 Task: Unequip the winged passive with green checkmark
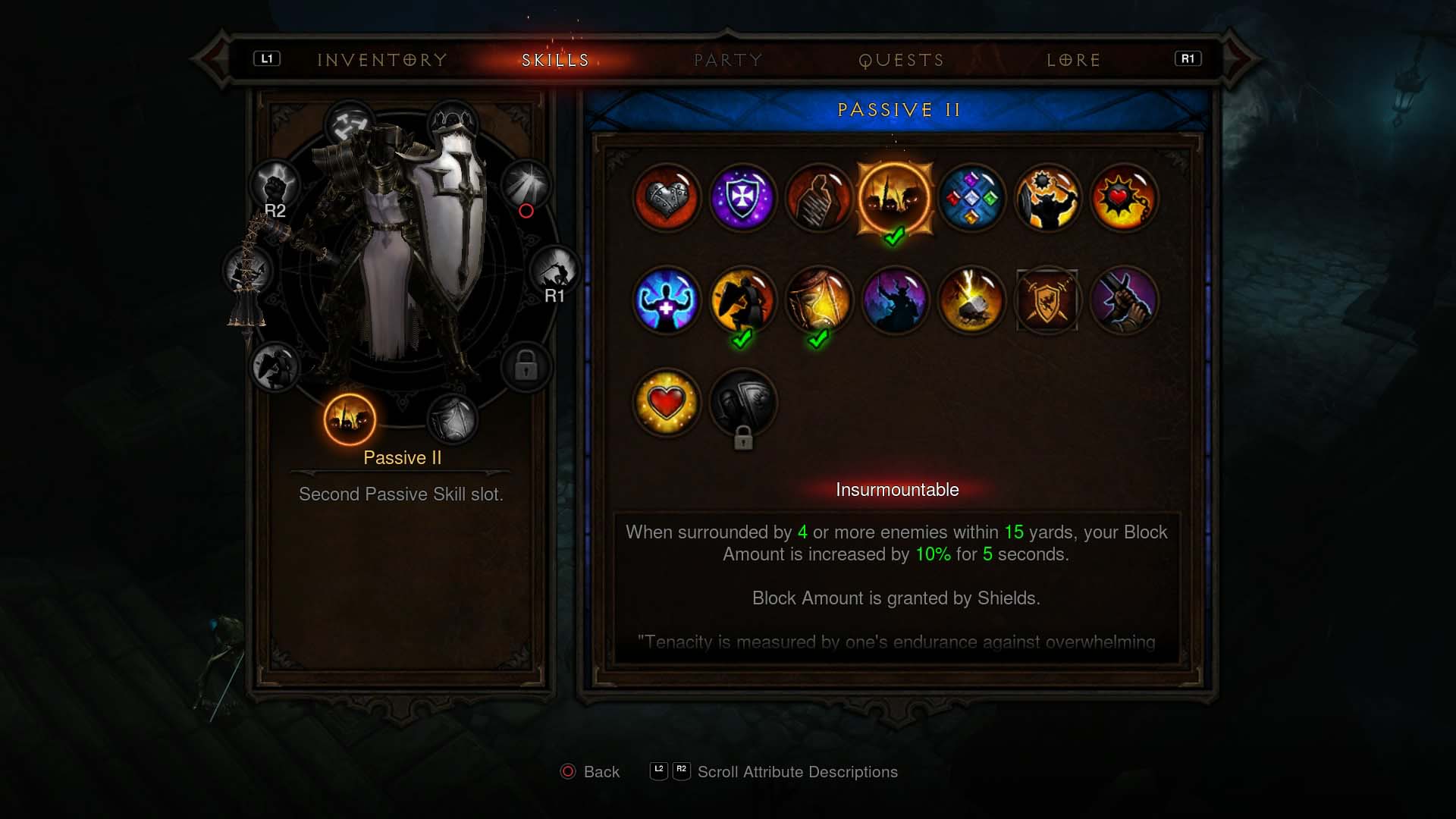coord(743,300)
